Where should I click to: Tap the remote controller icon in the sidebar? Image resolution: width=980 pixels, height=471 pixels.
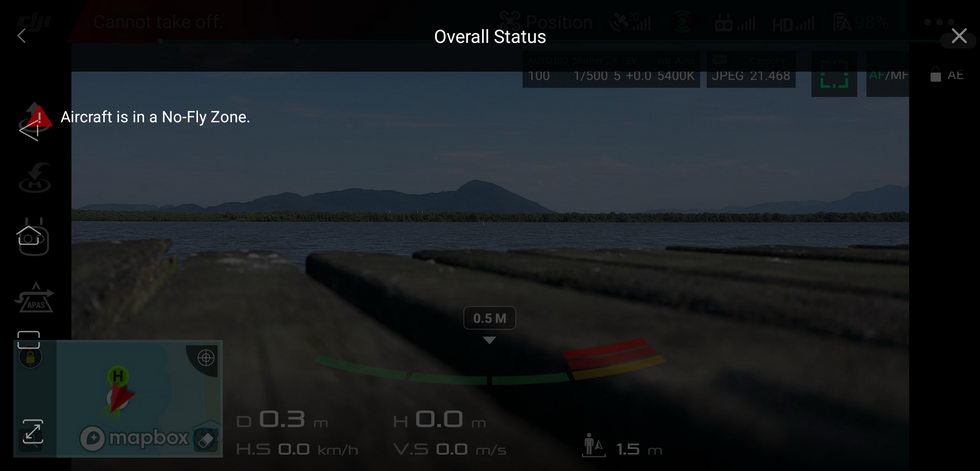[32, 238]
